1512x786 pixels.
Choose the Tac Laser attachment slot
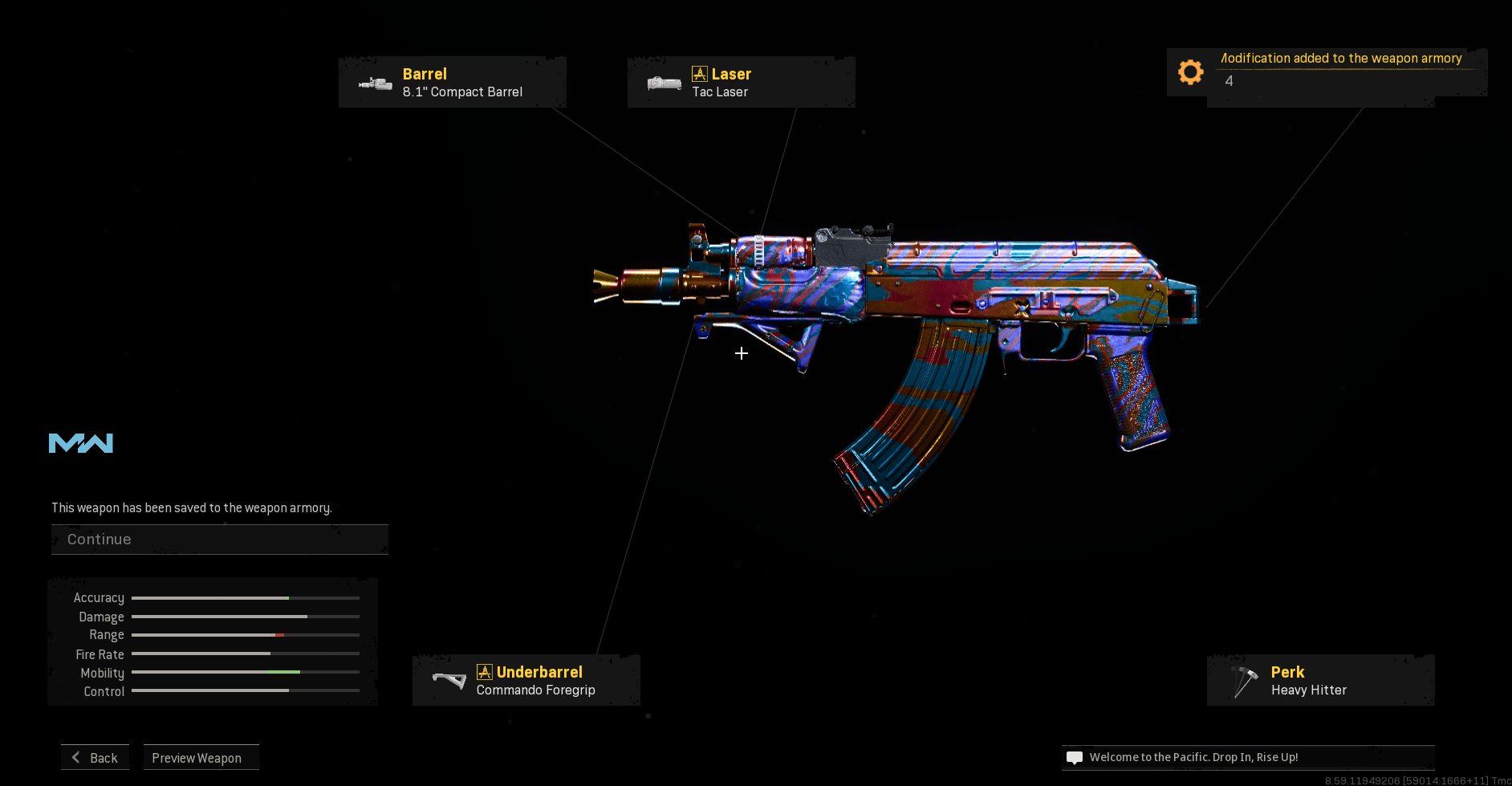click(x=741, y=82)
